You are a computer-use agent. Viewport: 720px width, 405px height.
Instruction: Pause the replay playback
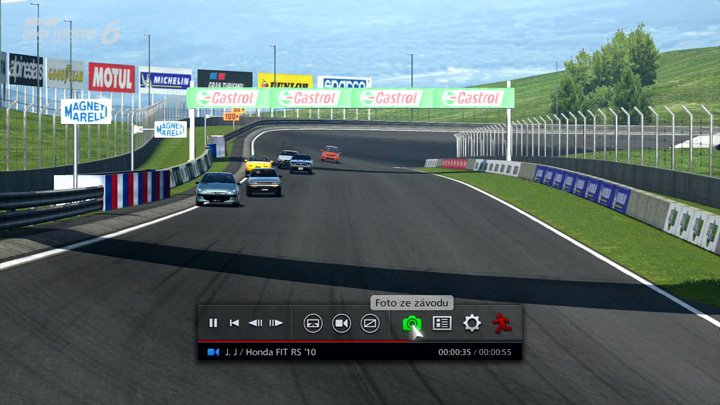coord(213,323)
